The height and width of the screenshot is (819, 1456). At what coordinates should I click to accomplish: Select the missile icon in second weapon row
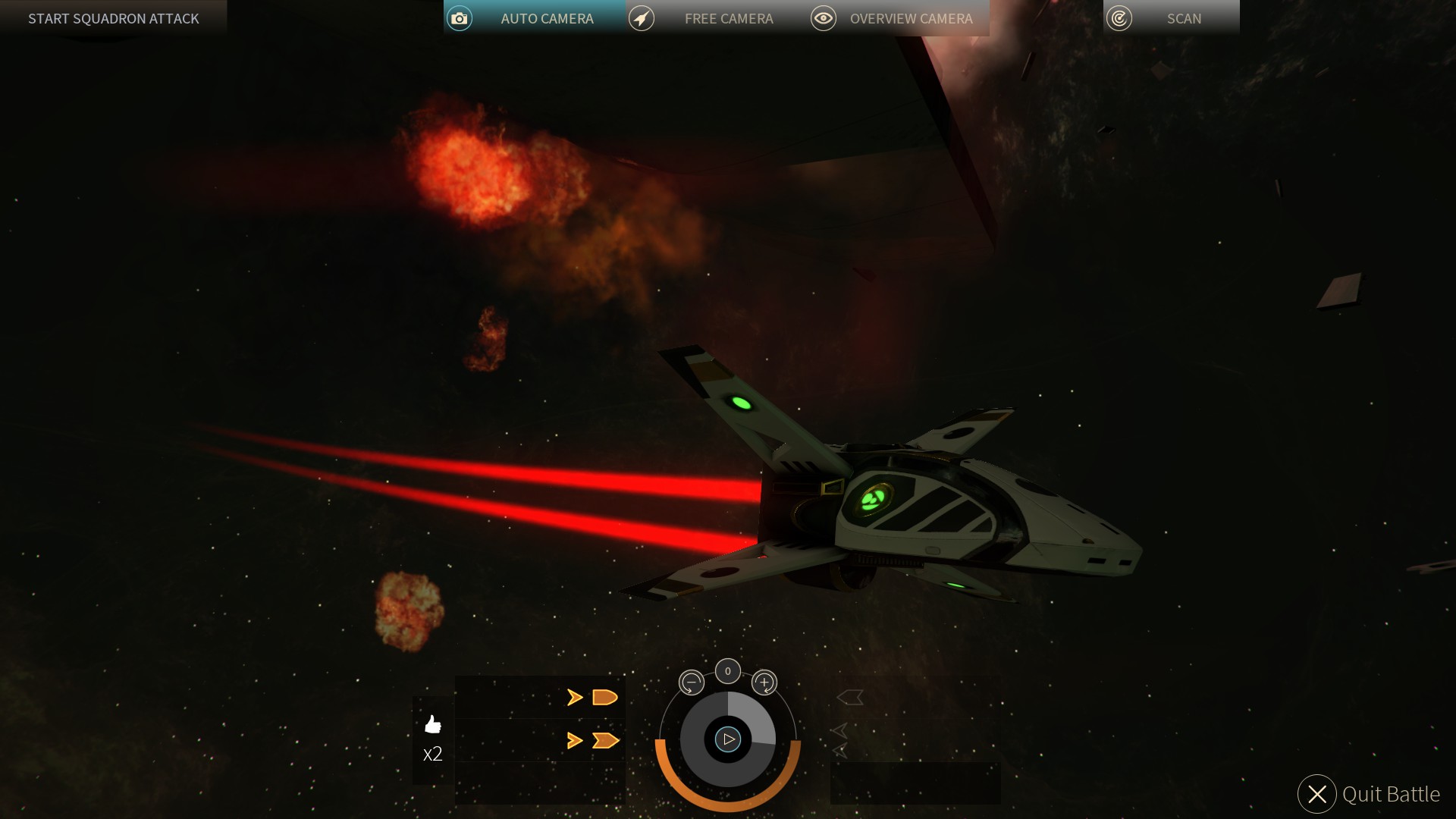[607, 739]
